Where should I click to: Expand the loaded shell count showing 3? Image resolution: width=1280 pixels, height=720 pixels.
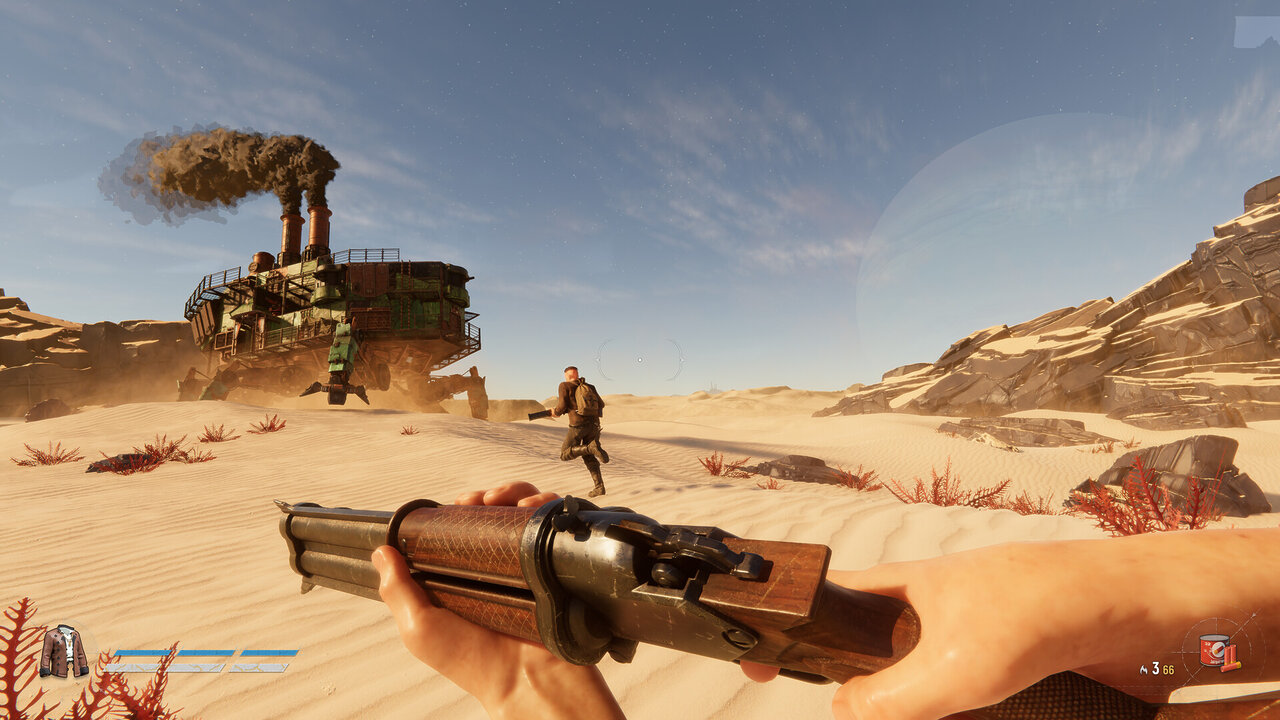pos(1155,669)
